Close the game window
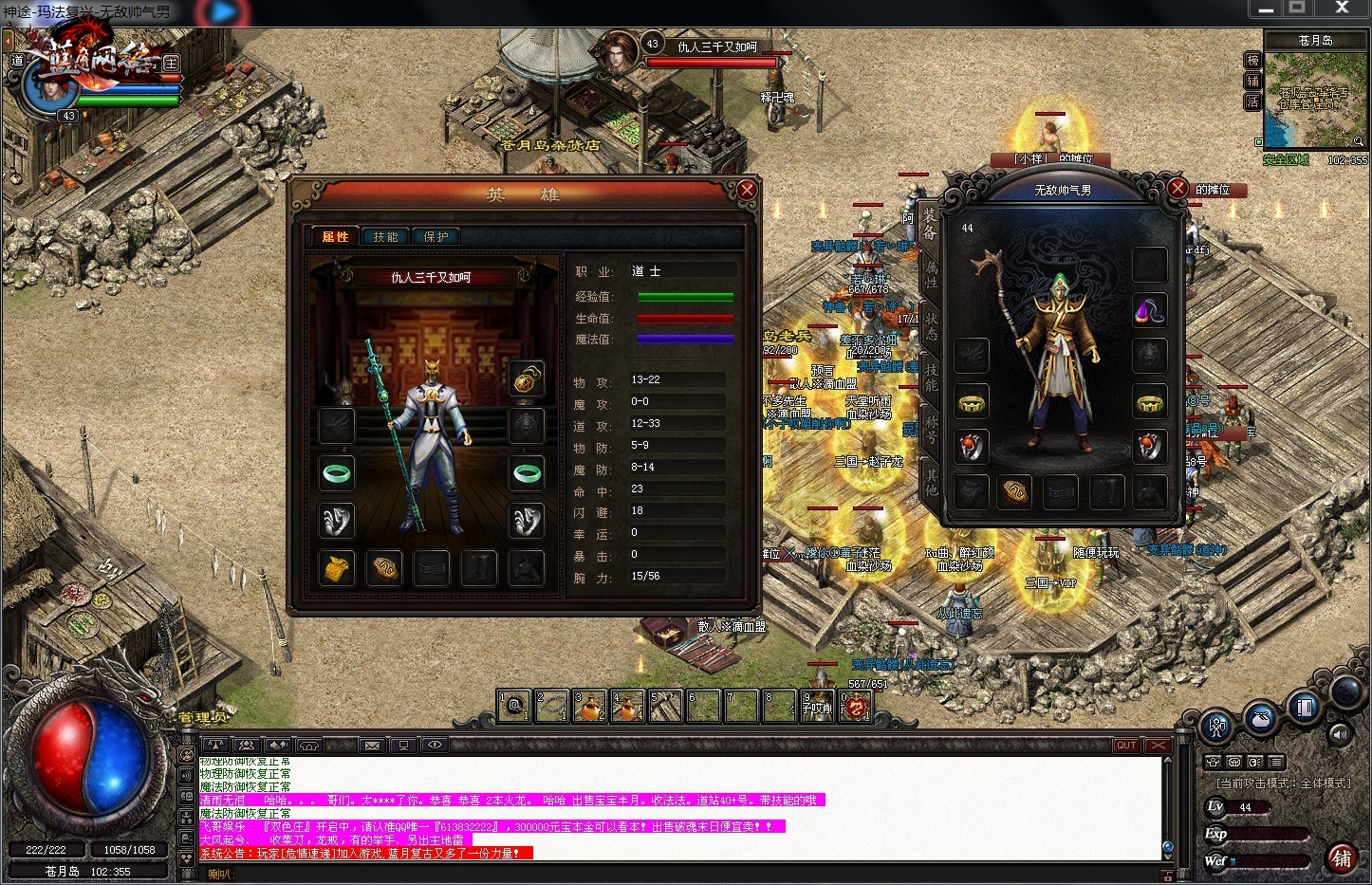The height and width of the screenshot is (885, 1372). 1342,9
